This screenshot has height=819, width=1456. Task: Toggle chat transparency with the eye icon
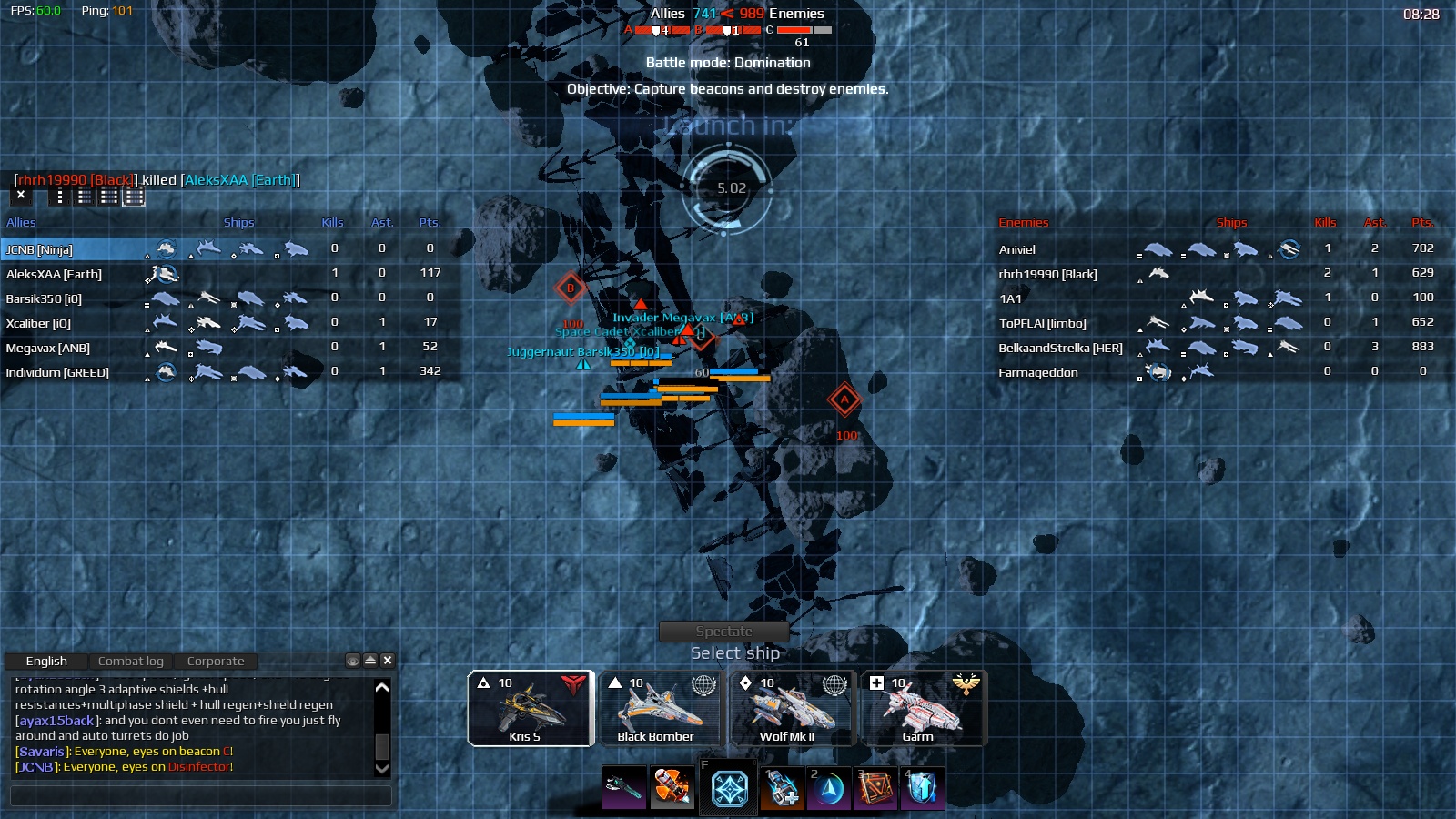pos(353,661)
